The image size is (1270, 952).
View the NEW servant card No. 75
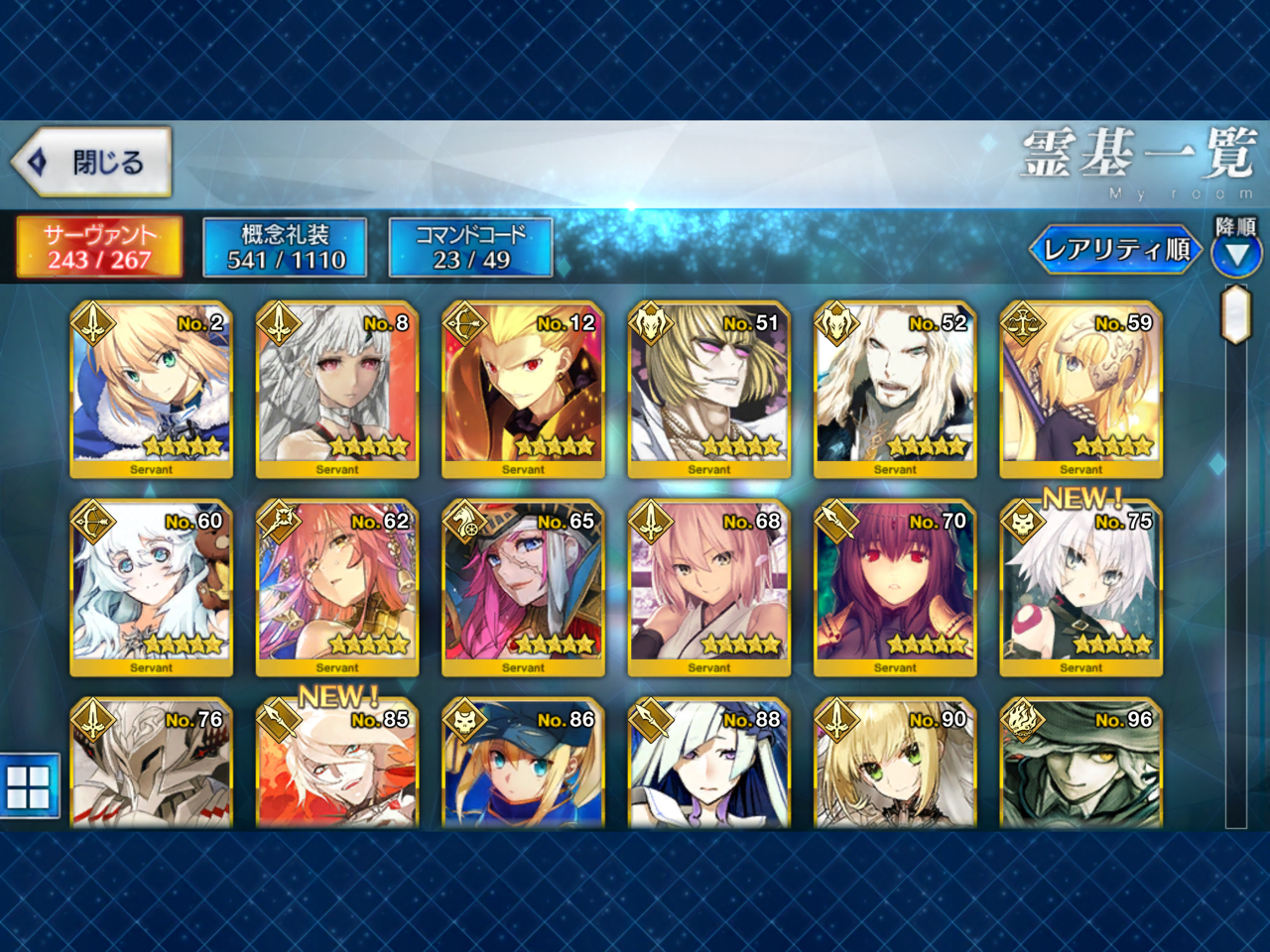point(1080,587)
